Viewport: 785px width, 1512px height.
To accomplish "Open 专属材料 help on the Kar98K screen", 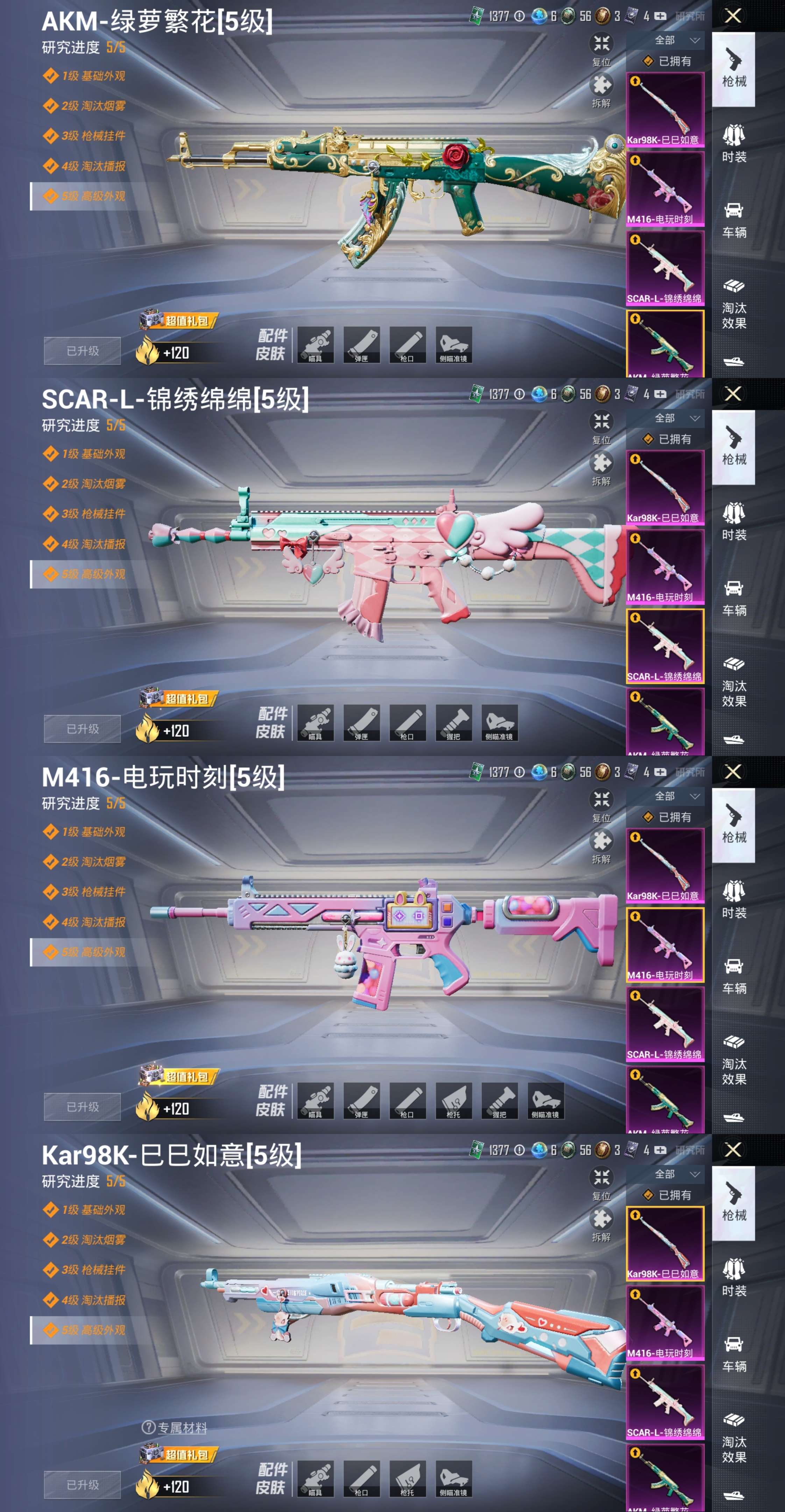I will pos(175,1428).
